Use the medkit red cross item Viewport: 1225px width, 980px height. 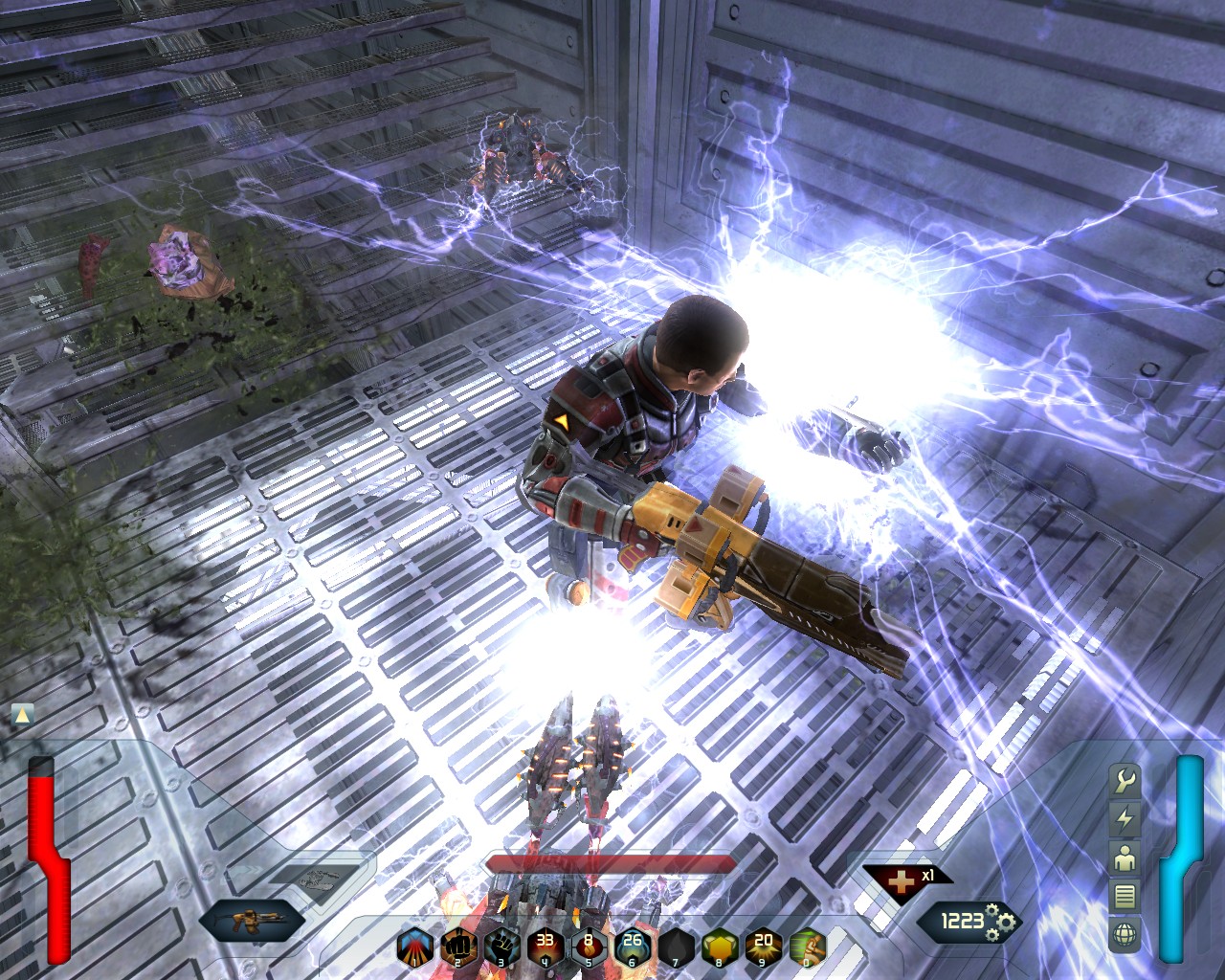pos(900,880)
